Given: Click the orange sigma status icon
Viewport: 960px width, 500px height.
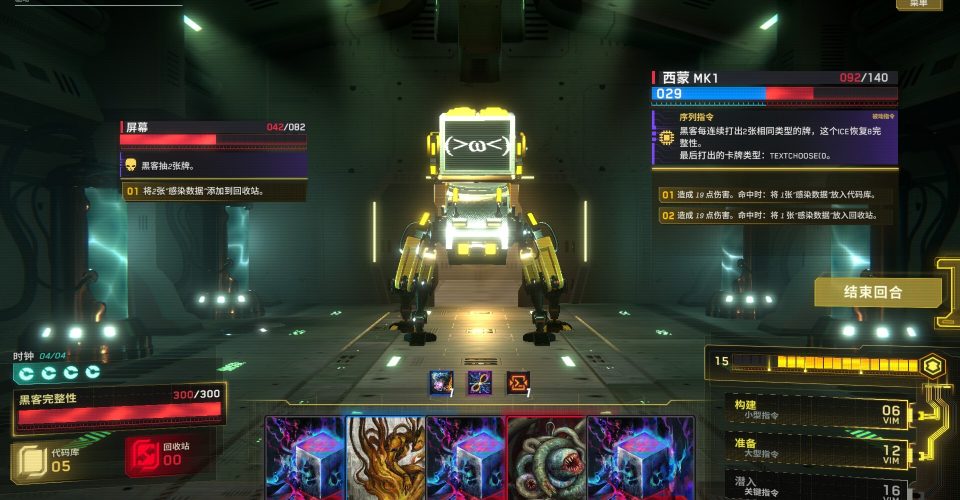Looking at the screenshot, I should click(517, 382).
